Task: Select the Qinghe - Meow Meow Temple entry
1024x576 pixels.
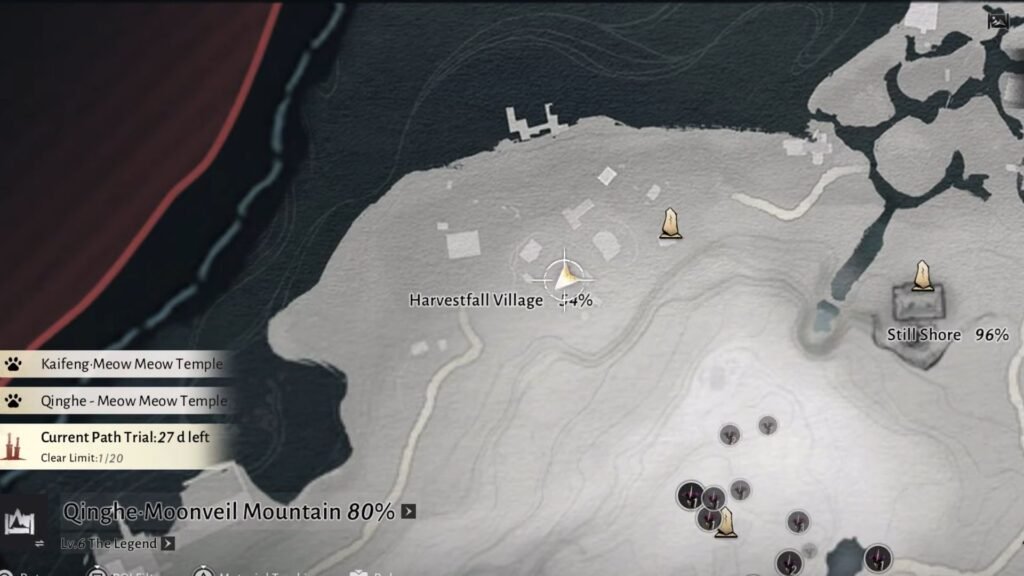Action: coord(118,401)
